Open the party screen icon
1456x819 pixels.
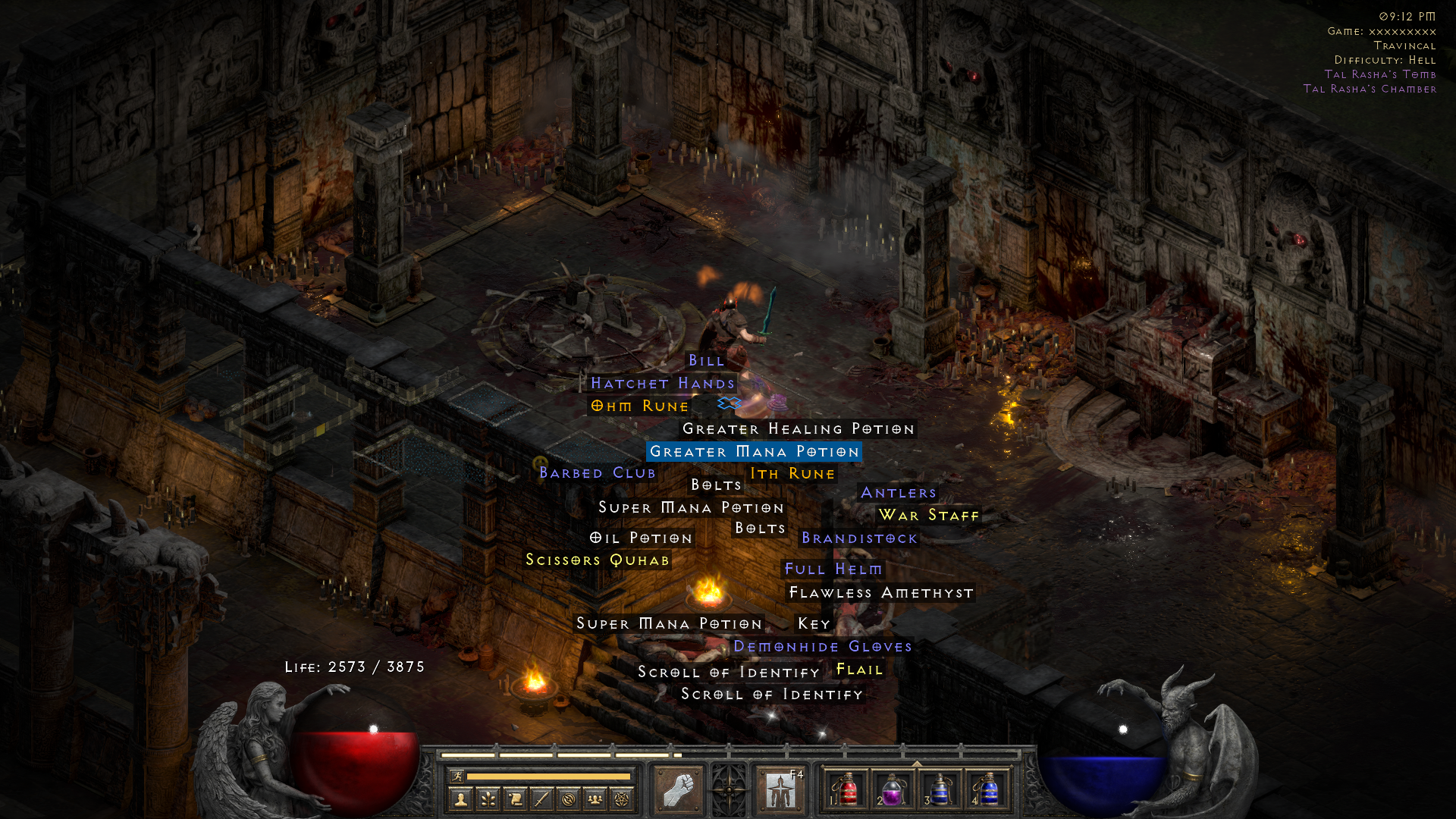pos(594,799)
